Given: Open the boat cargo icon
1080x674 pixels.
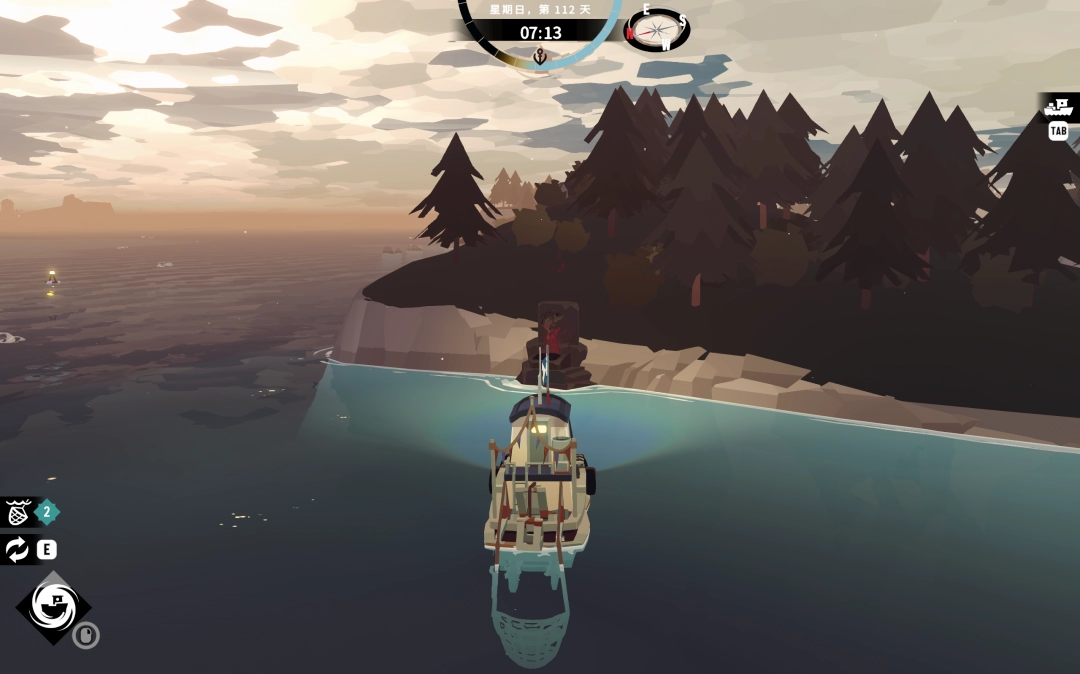Looking at the screenshot, I should click(1057, 107).
